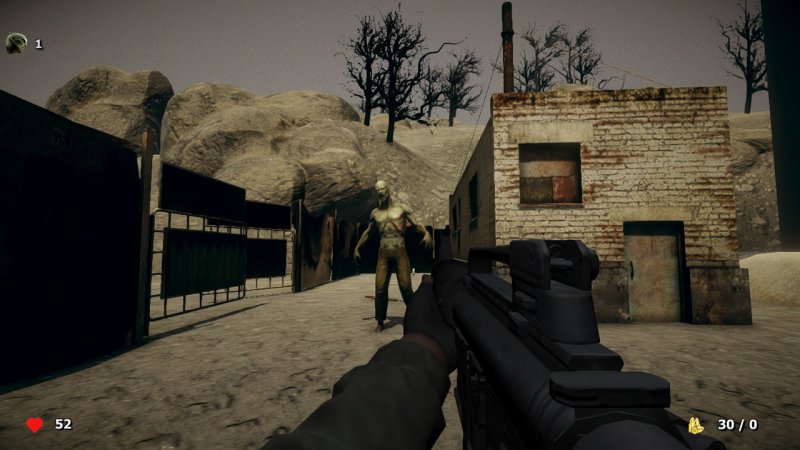Click the zombie head kill counter icon
This screenshot has height=450, width=800.
[x=16, y=43]
